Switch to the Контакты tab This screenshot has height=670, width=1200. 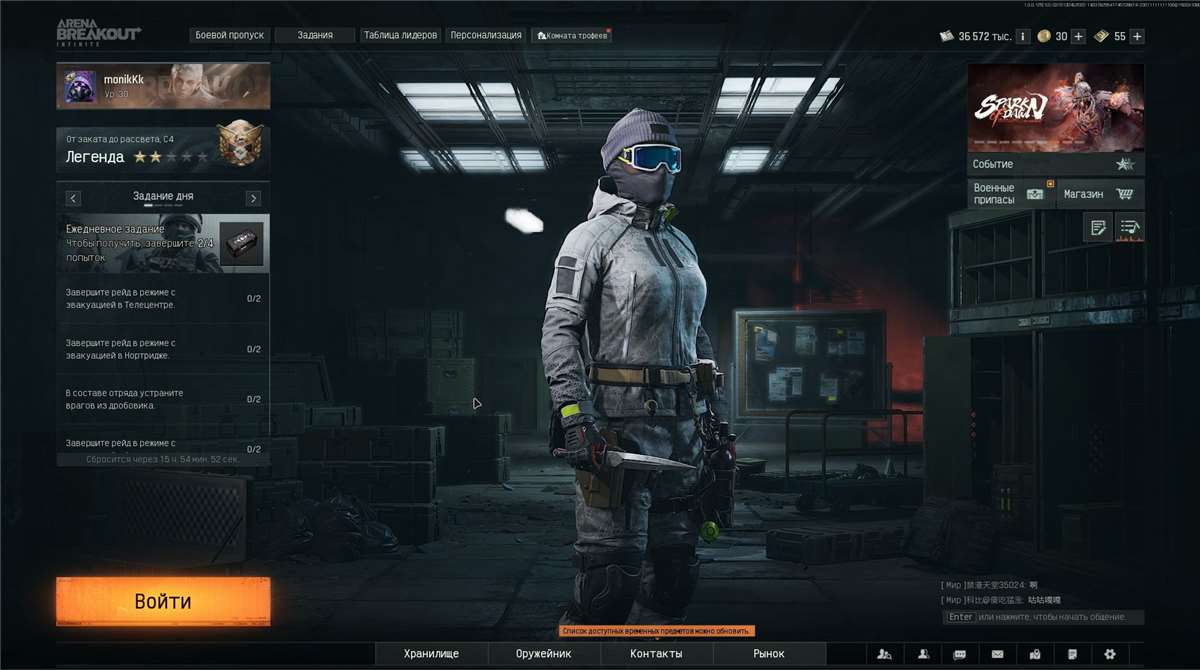656,654
